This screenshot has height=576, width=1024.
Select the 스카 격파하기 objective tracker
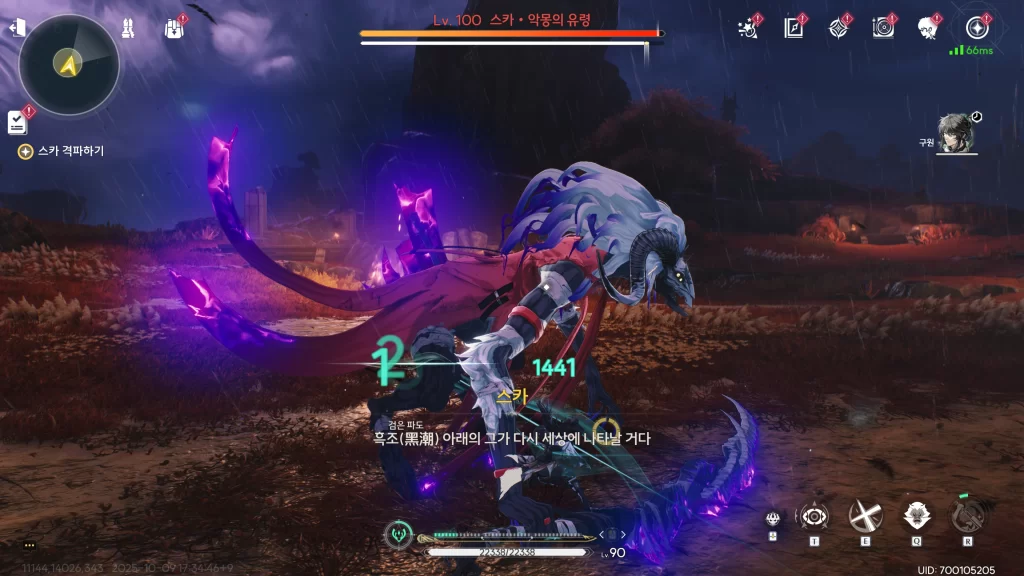click(61, 151)
